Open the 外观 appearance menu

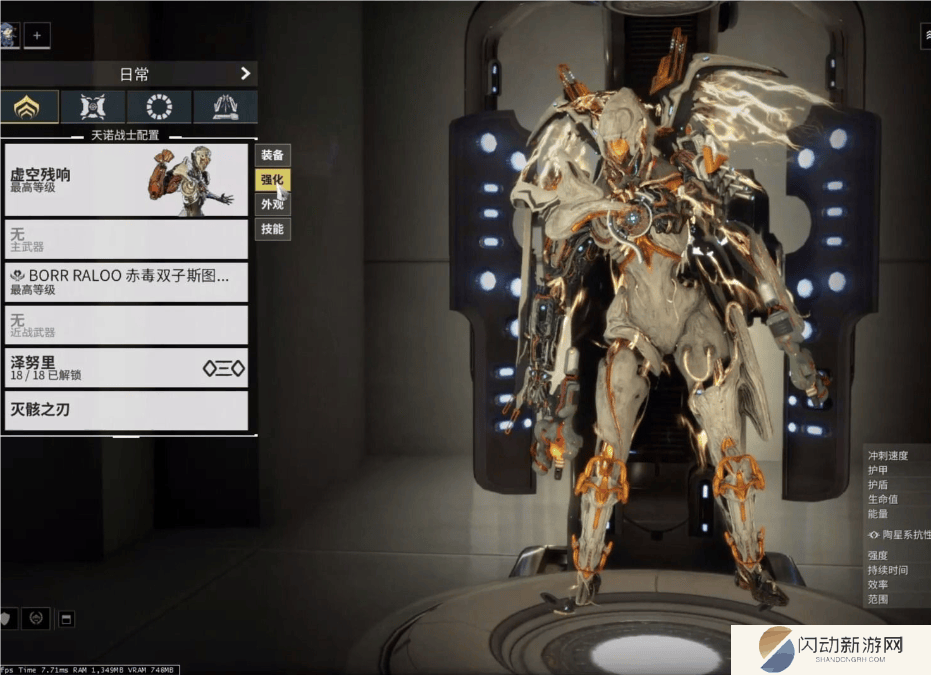(x=272, y=204)
